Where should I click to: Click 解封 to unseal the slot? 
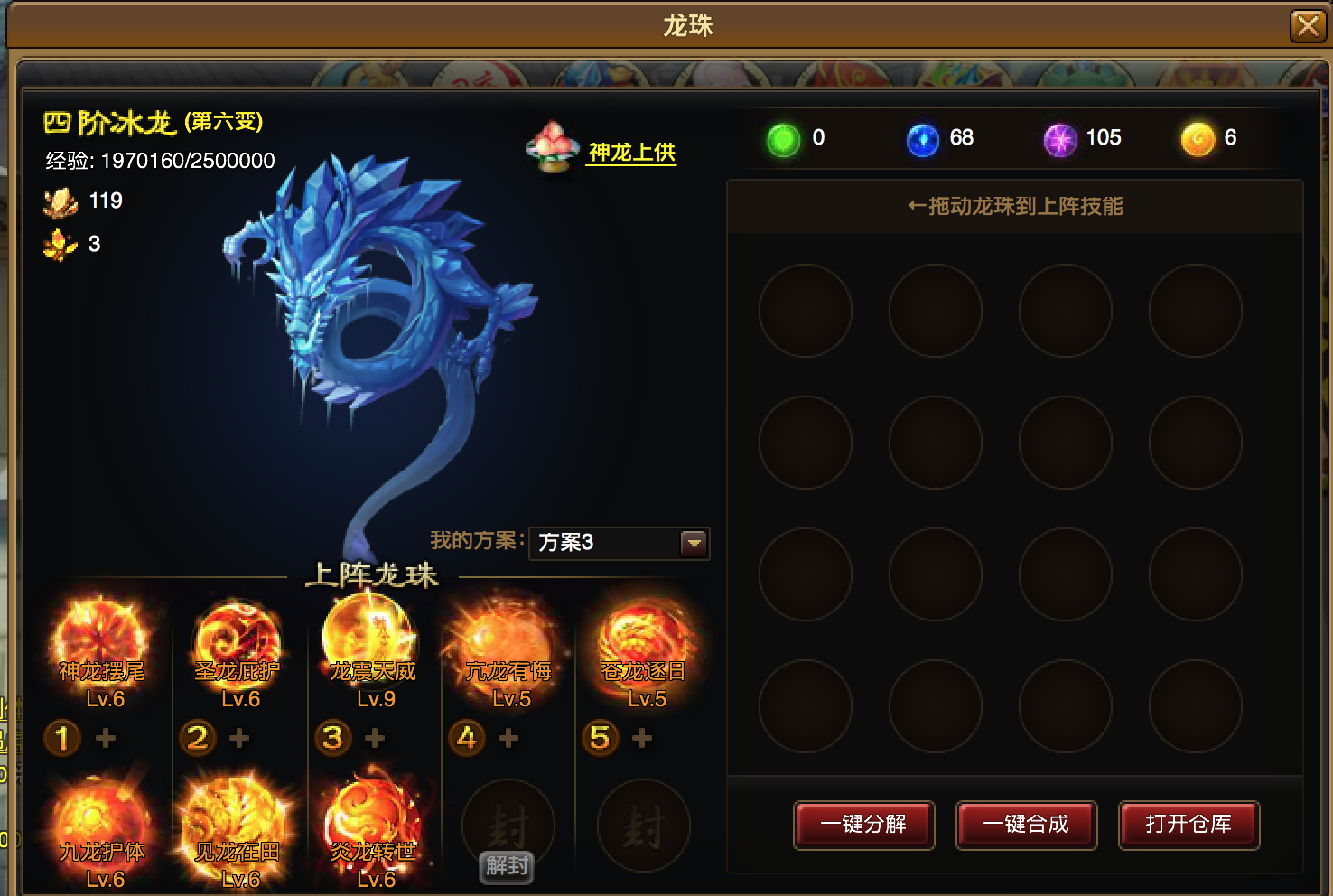[x=505, y=868]
